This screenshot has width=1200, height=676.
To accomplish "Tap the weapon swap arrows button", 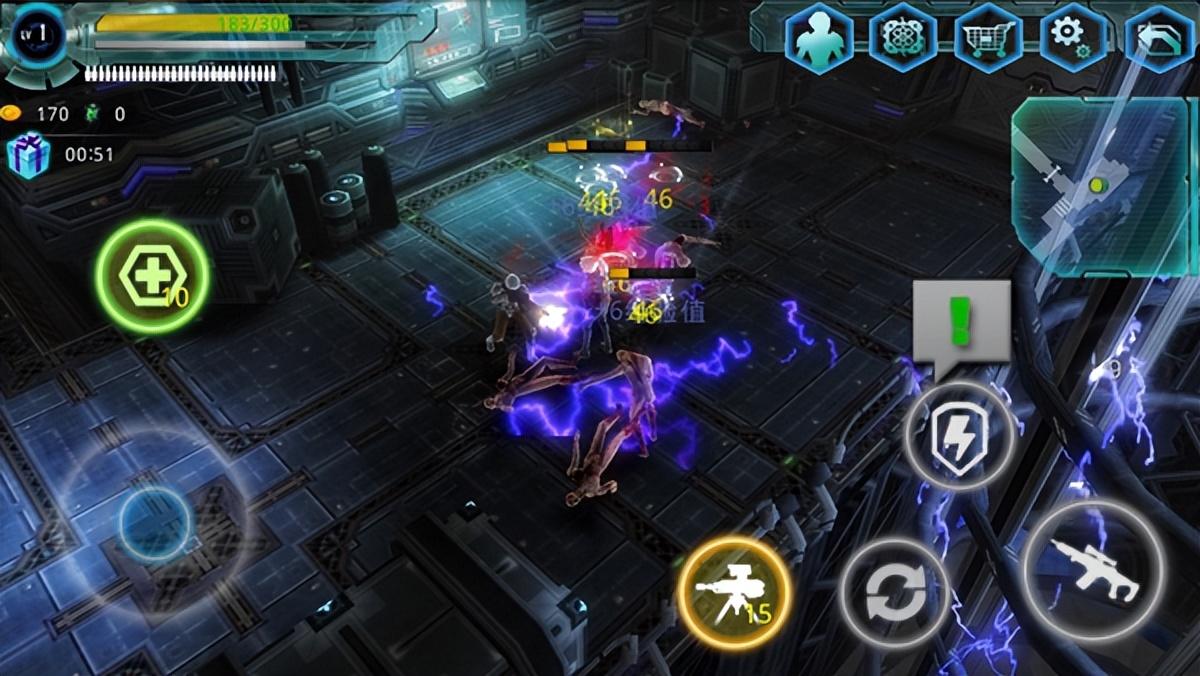I will coord(894,594).
